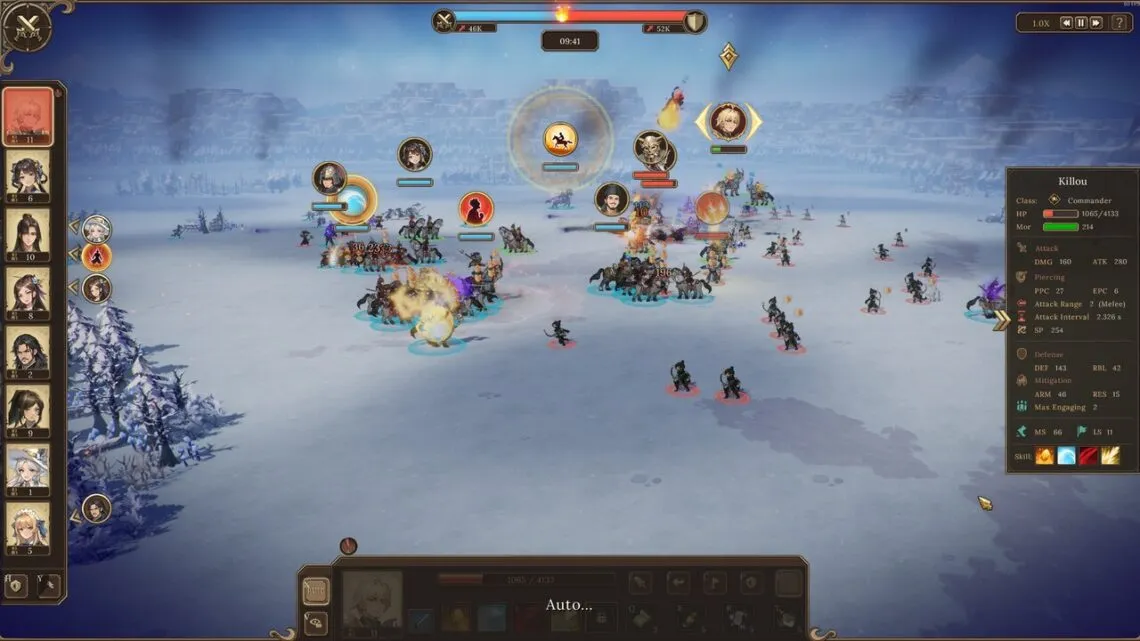1140x641 pixels.
Task: Pause the battle with the pause button
Action: 1081,23
